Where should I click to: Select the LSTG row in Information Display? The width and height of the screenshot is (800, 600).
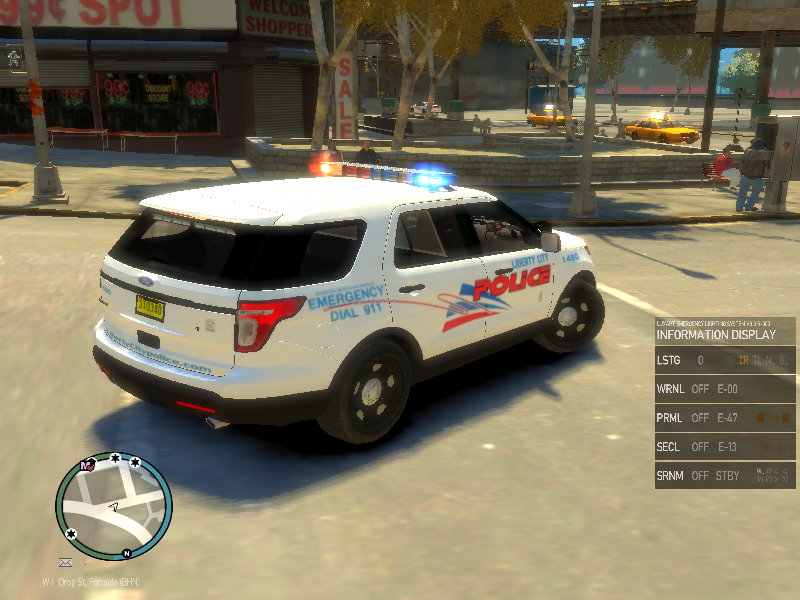pos(725,360)
